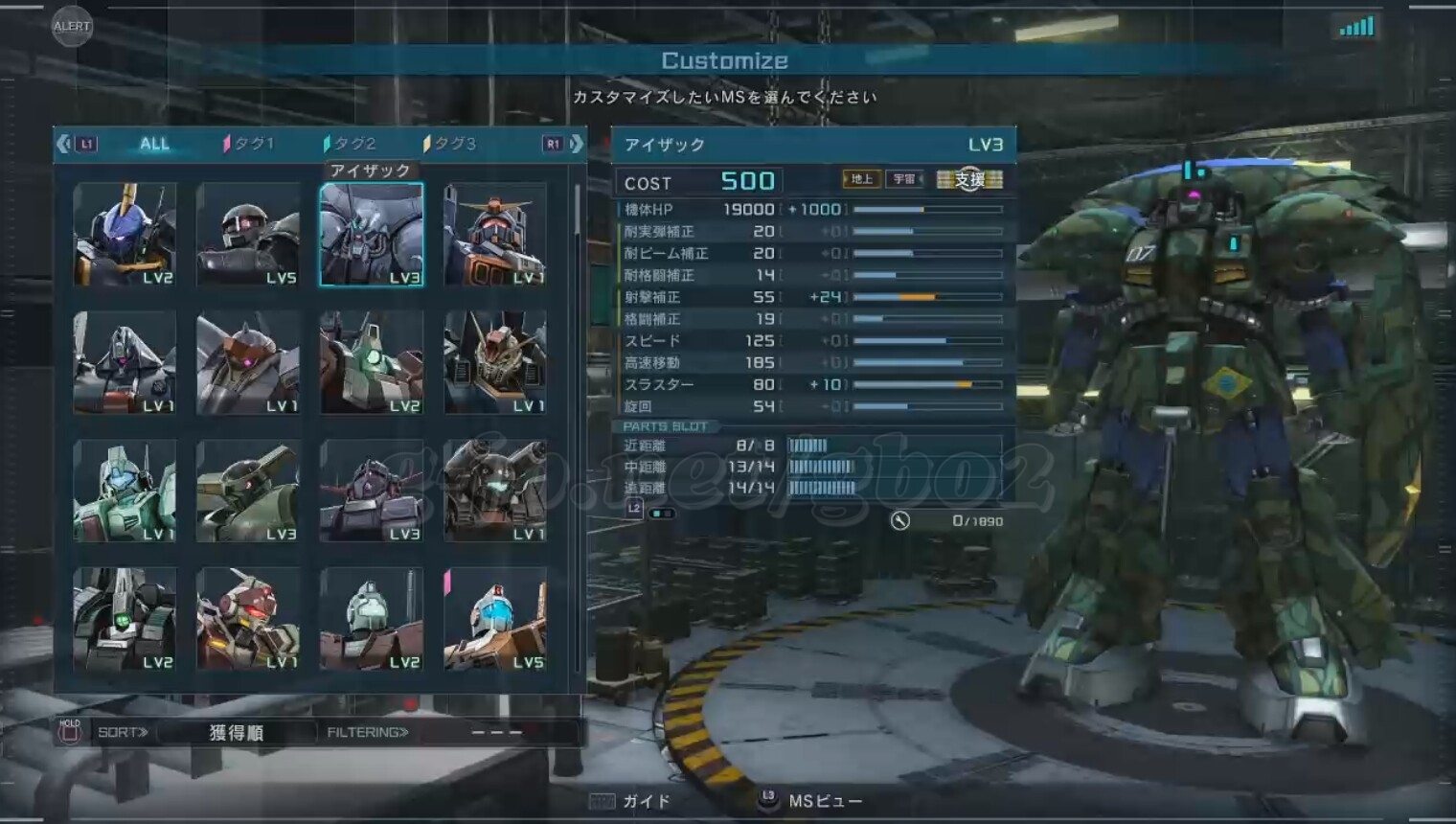Switch to the ALL tab
Viewport: 1456px width, 824px height.
[154, 144]
